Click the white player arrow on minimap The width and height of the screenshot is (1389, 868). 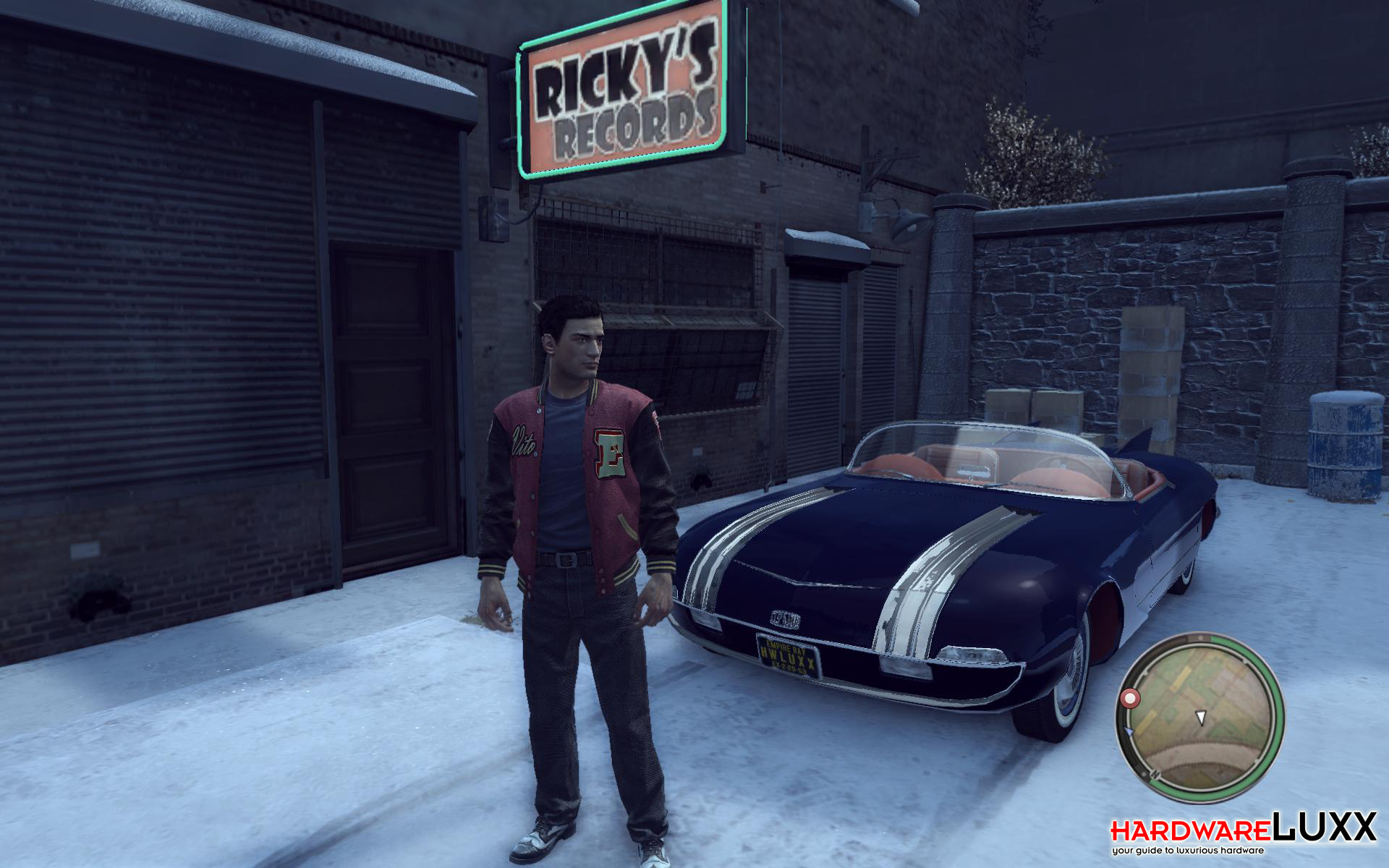pos(1201,717)
